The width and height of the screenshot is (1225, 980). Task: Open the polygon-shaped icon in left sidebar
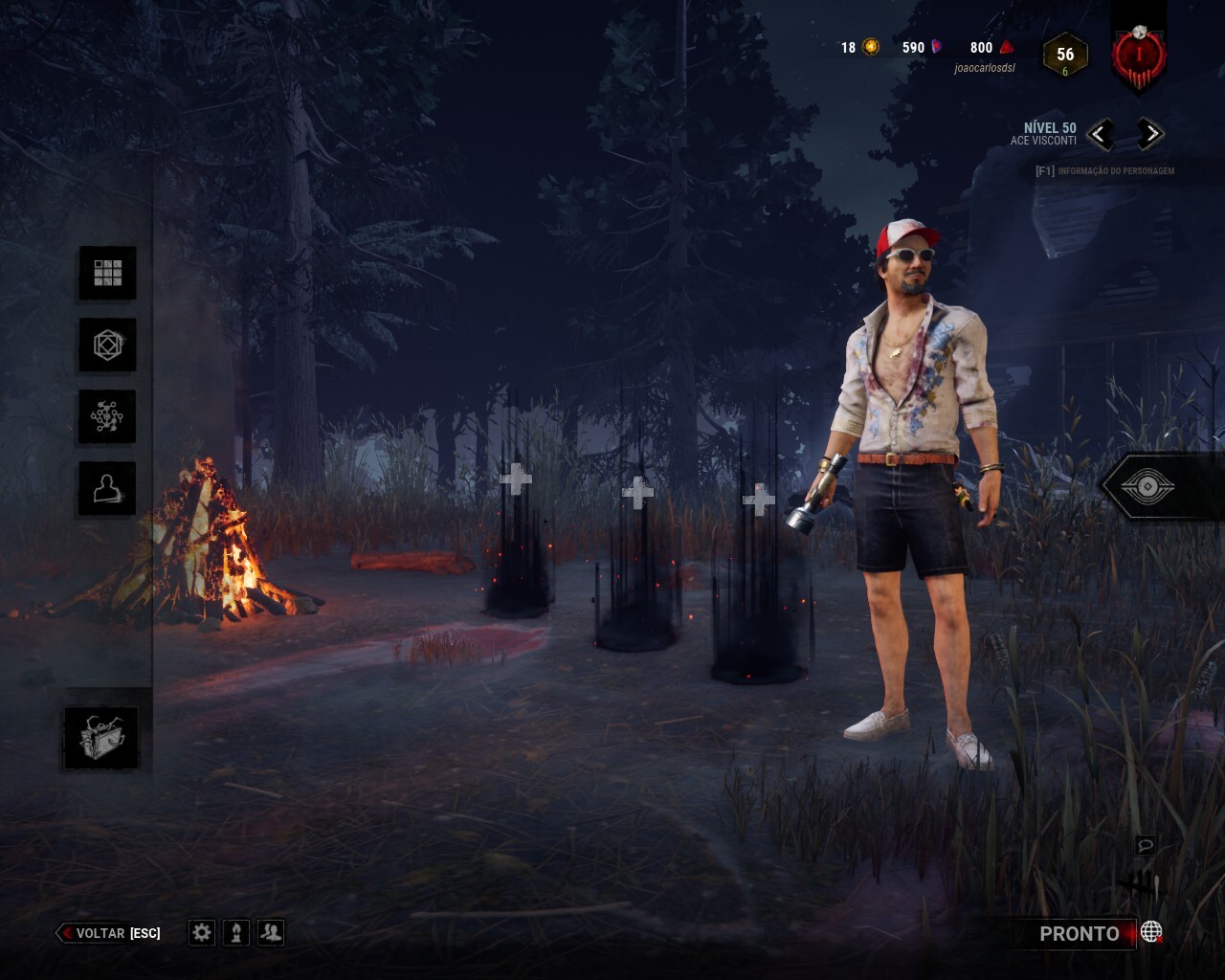(107, 345)
